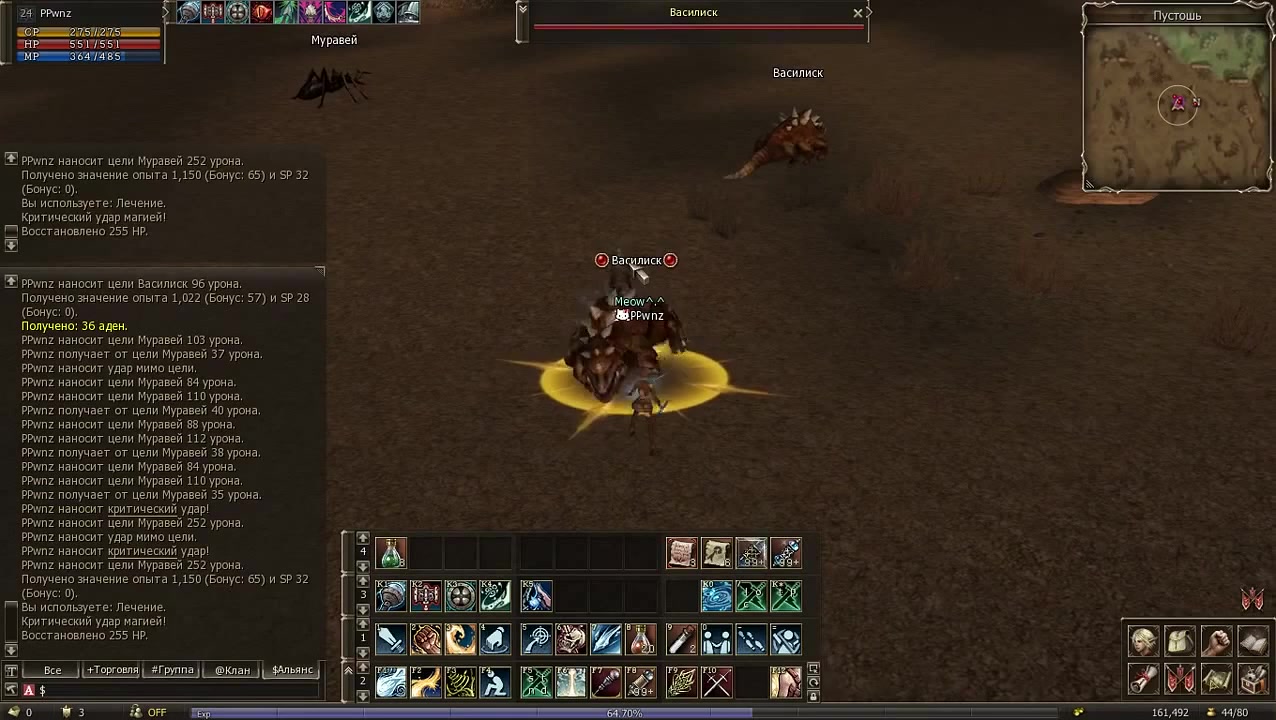1276x720 pixels.
Task: Open the skills book icon
Action: coord(1253,641)
